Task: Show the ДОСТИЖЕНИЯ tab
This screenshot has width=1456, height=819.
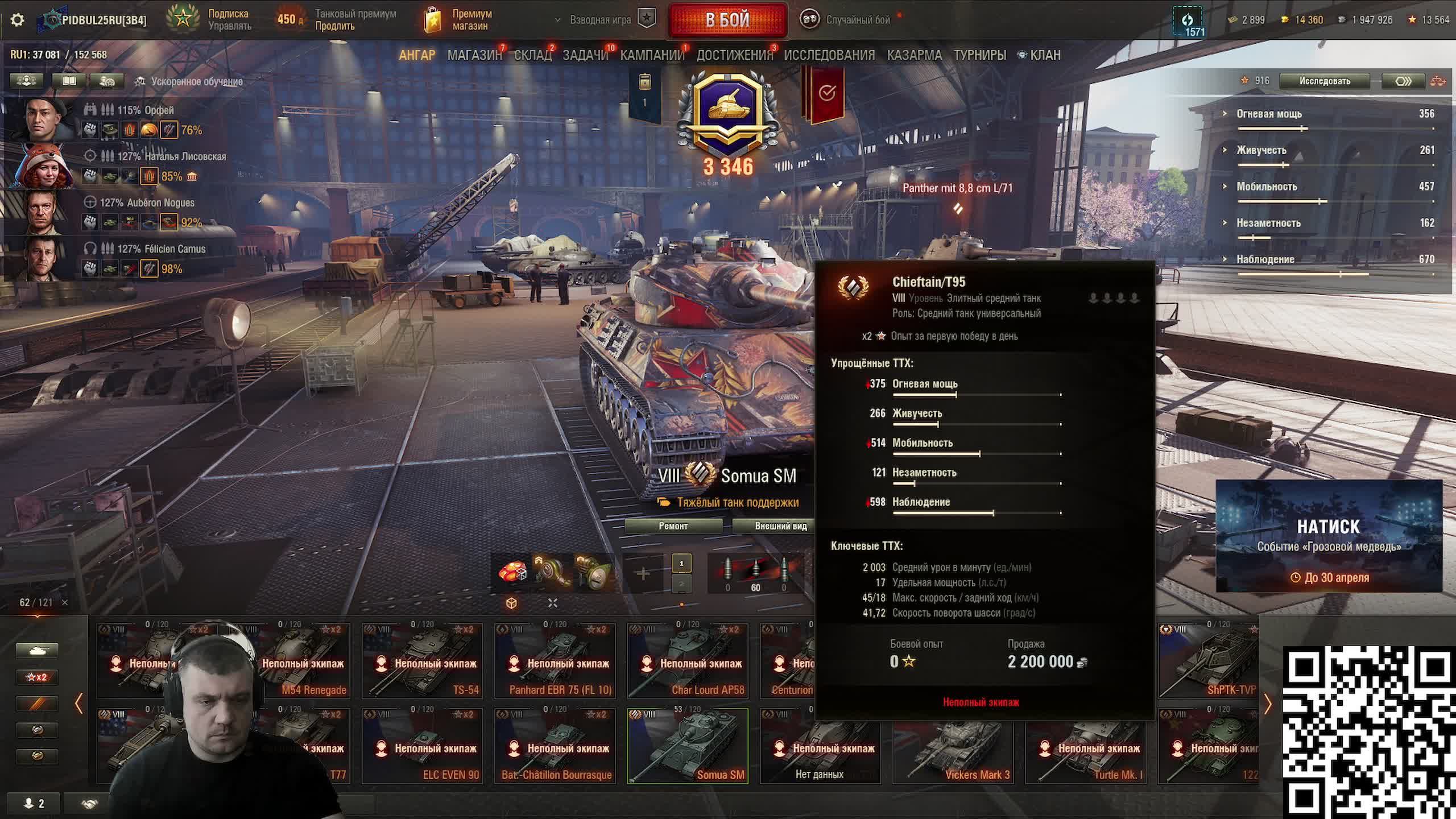Action: (x=734, y=55)
